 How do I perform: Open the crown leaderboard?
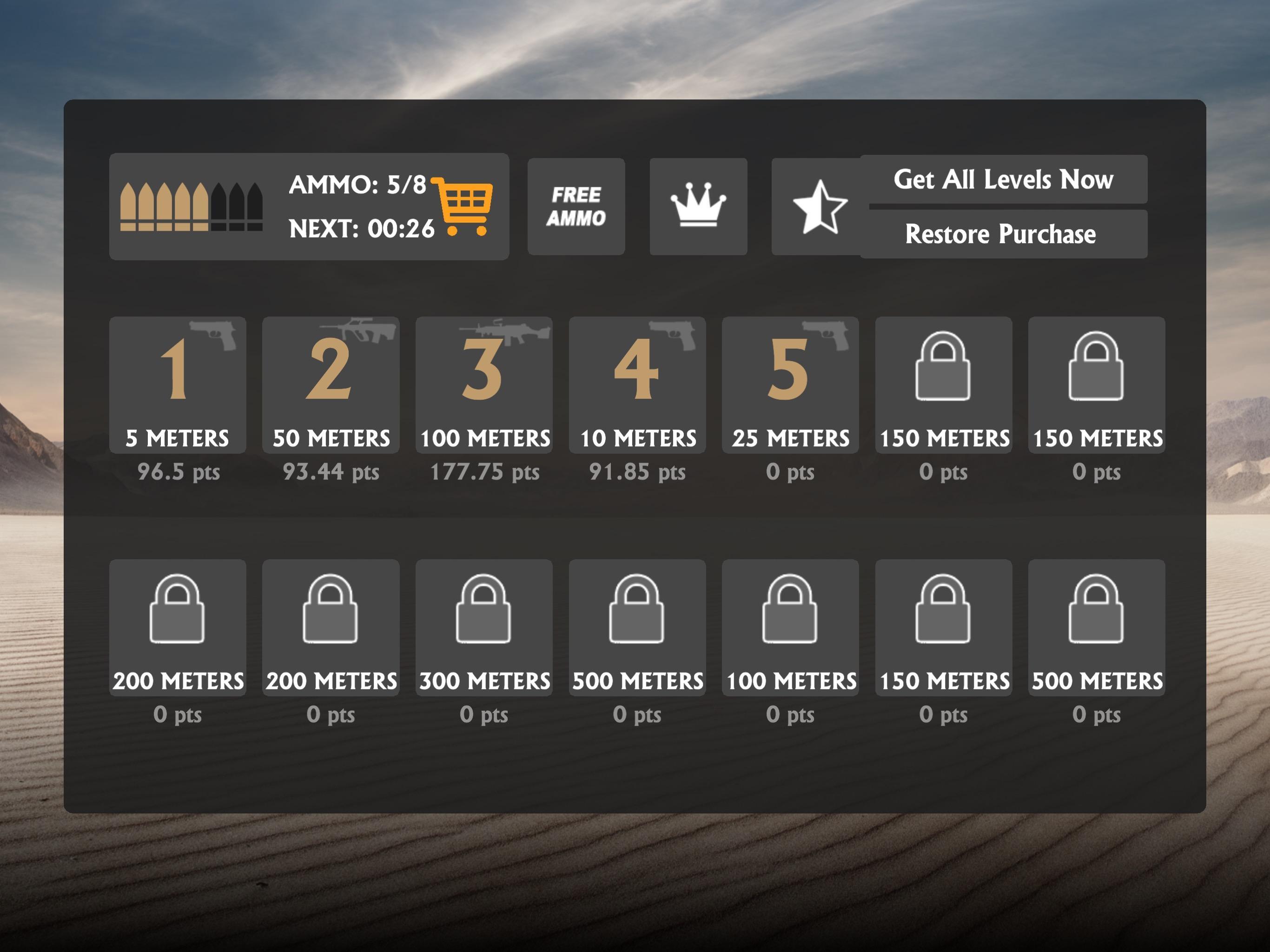point(698,207)
